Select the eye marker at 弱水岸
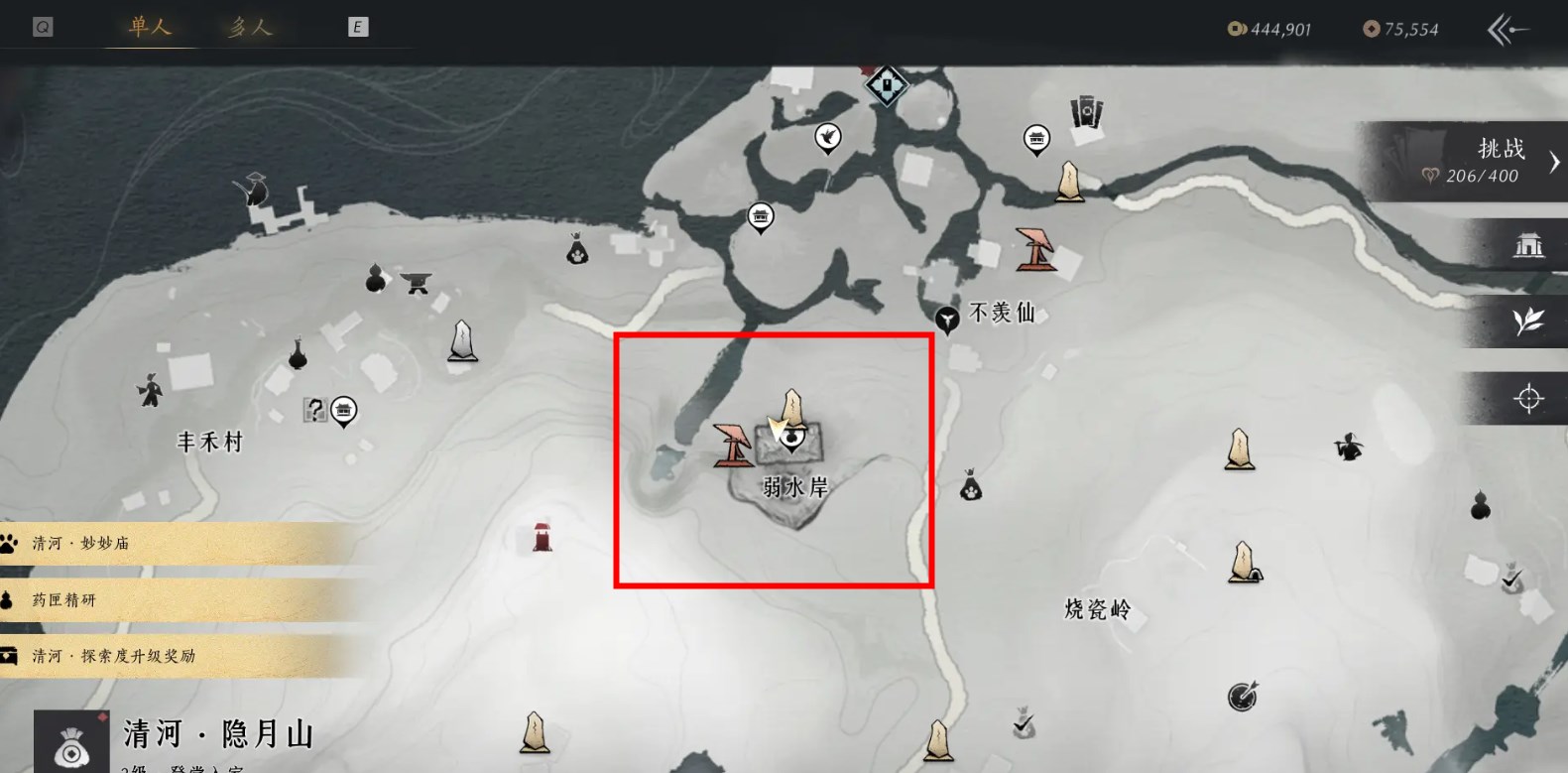This screenshot has height=773, width=1568. tap(790, 438)
